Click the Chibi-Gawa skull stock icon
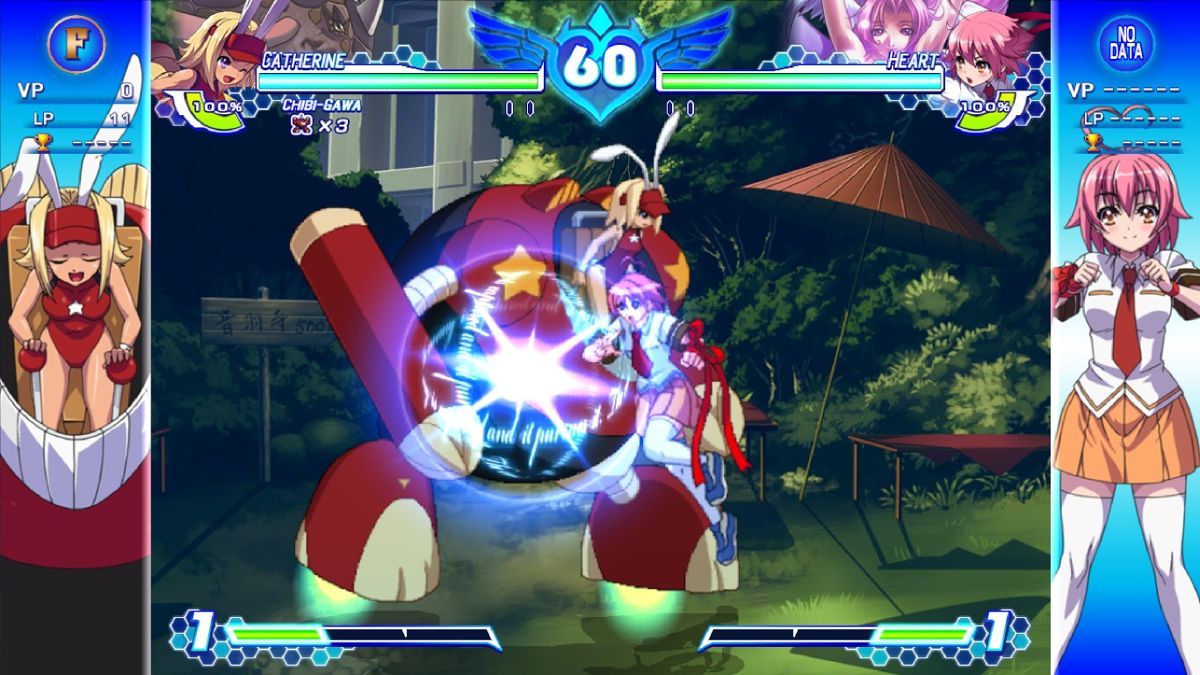The height and width of the screenshot is (675, 1200). coord(297,124)
